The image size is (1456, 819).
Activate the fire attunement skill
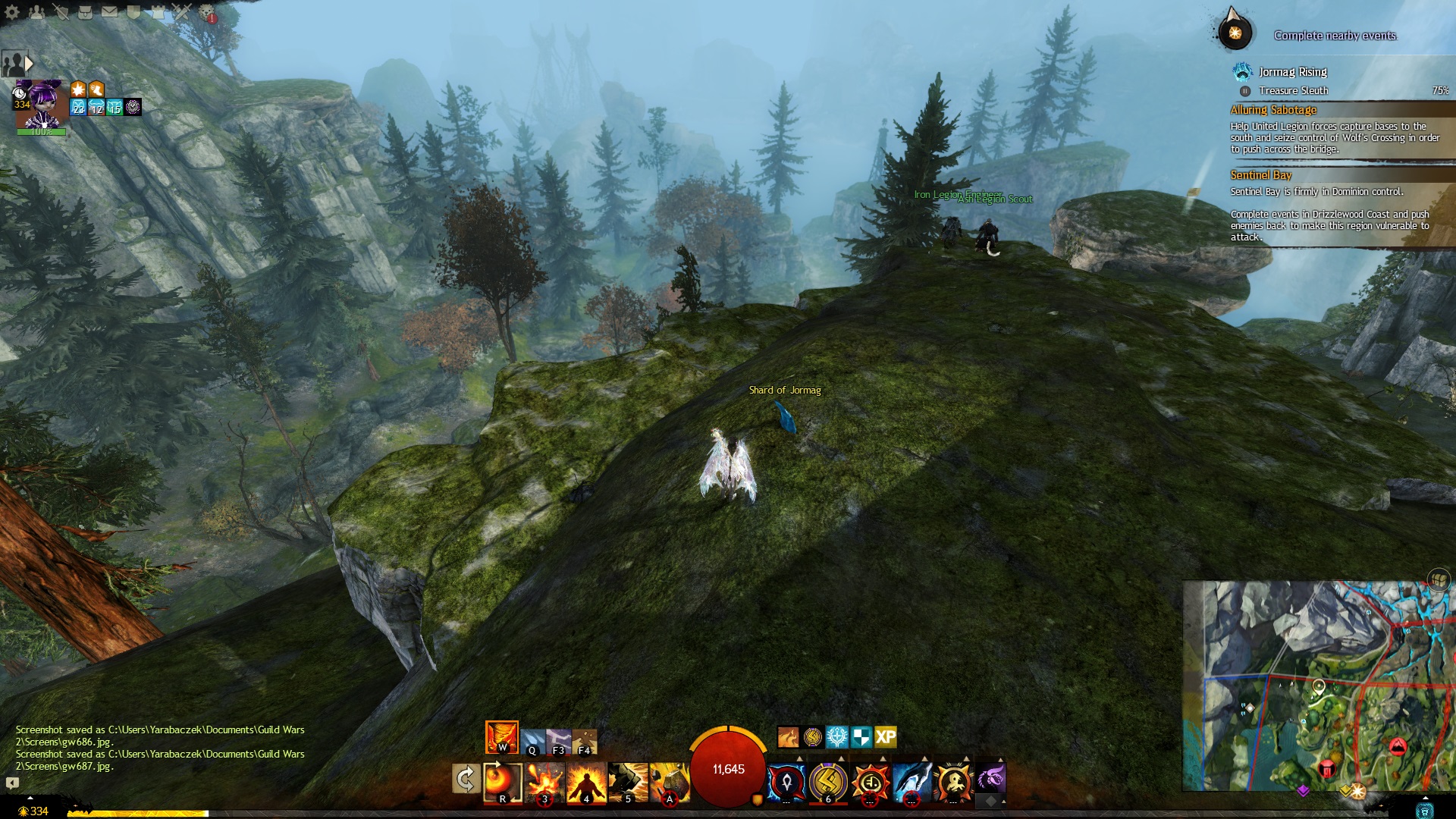(501, 737)
